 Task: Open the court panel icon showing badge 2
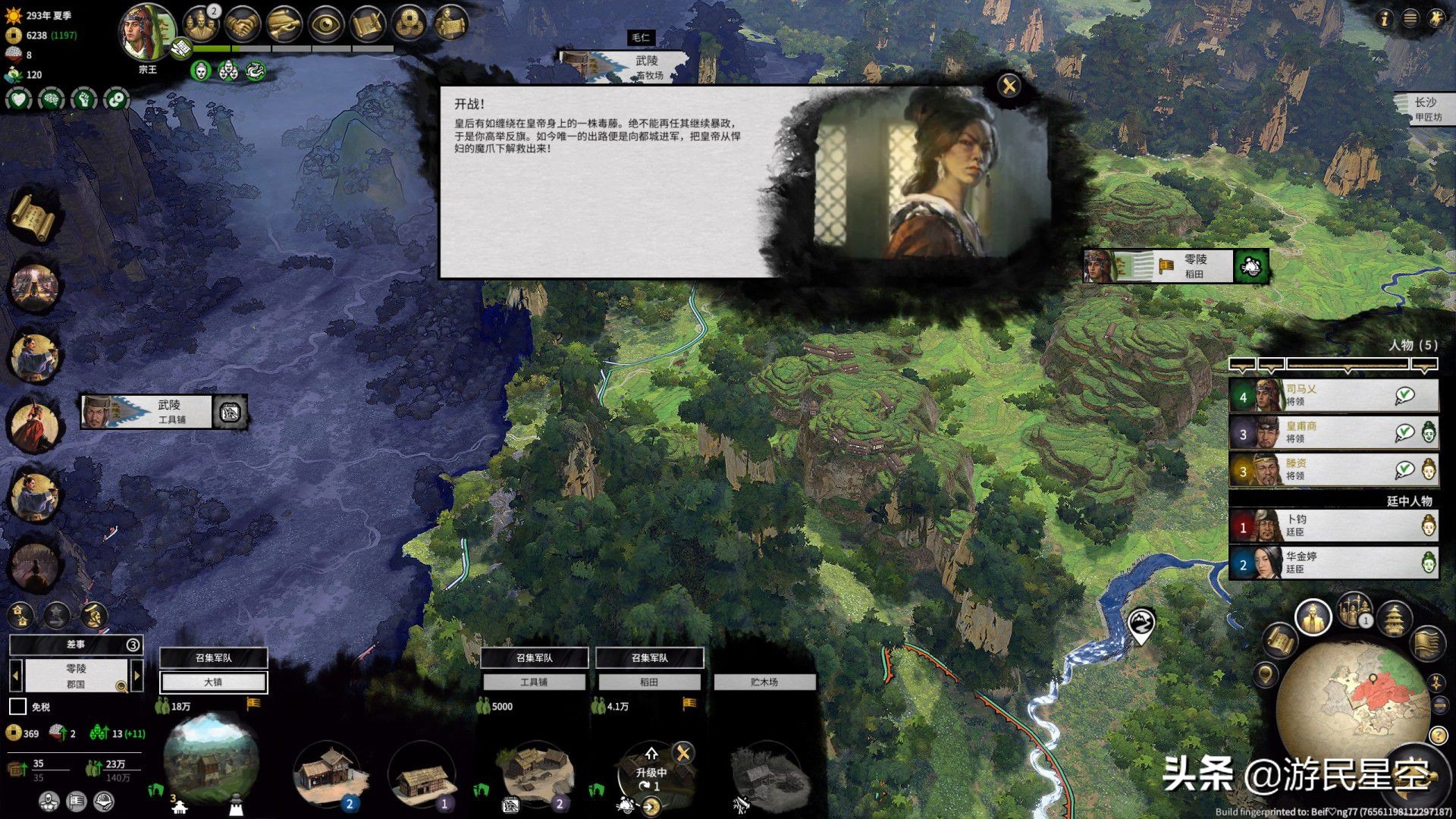pos(201,24)
